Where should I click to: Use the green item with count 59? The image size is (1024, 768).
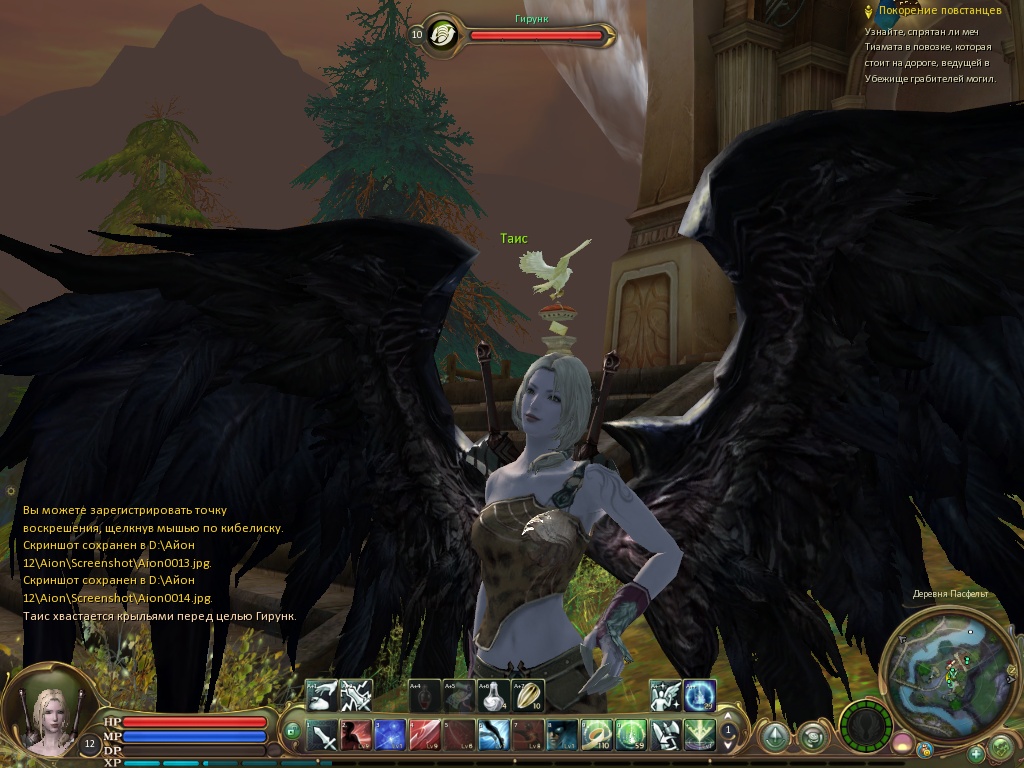pos(630,737)
